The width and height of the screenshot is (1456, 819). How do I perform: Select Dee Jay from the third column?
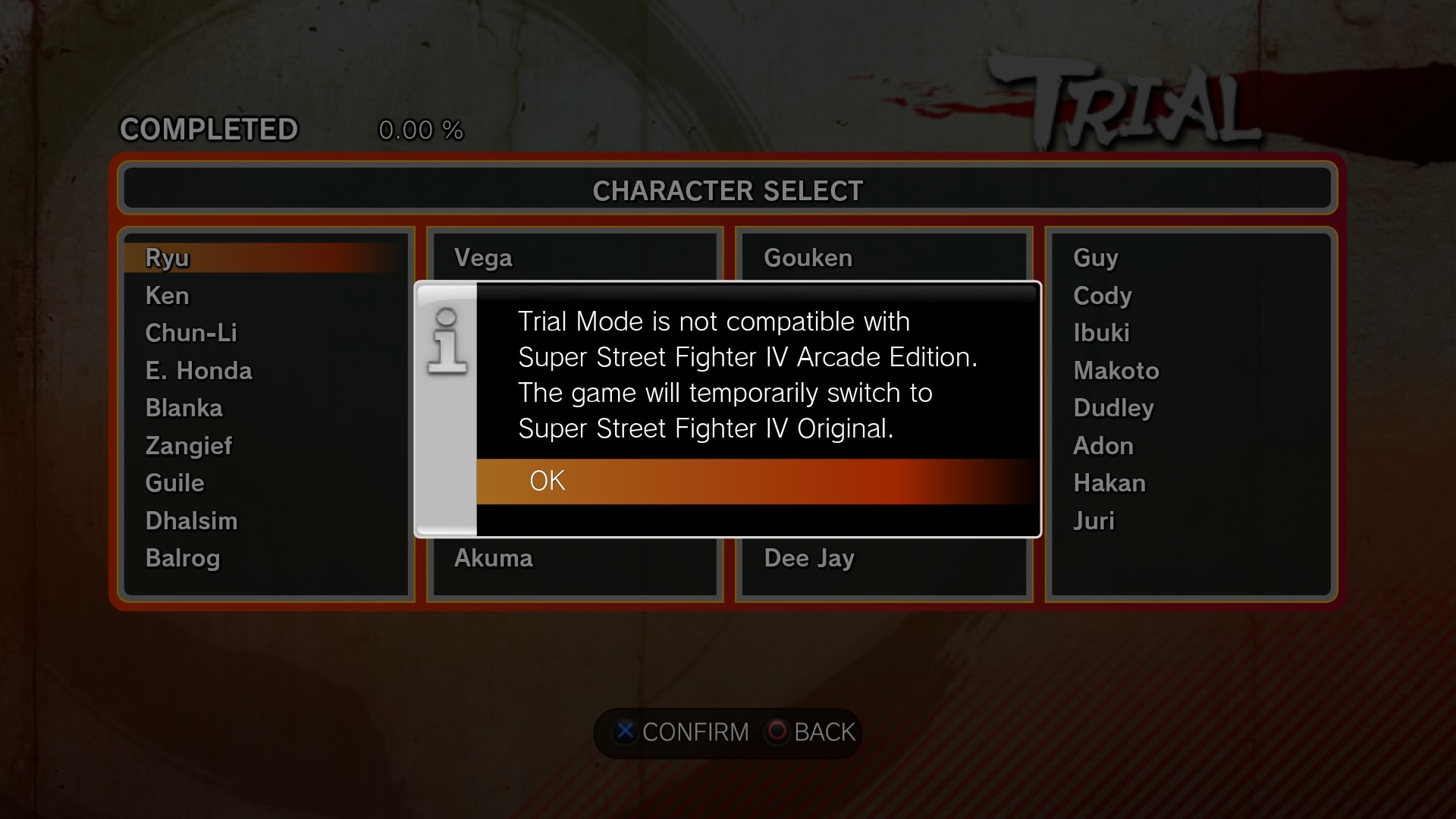(x=809, y=558)
